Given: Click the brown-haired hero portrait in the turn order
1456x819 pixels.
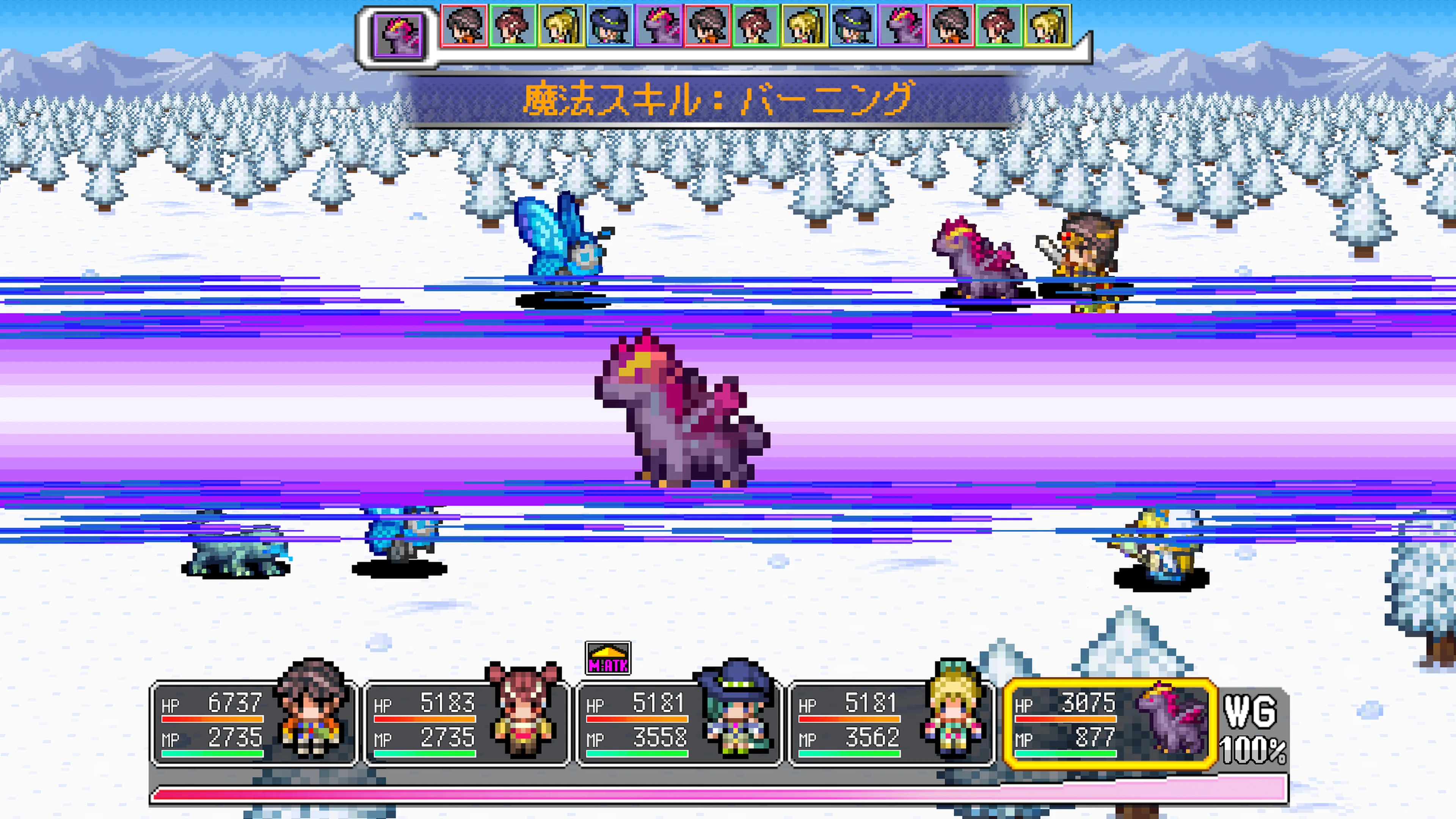Looking at the screenshot, I should click(x=464, y=25).
